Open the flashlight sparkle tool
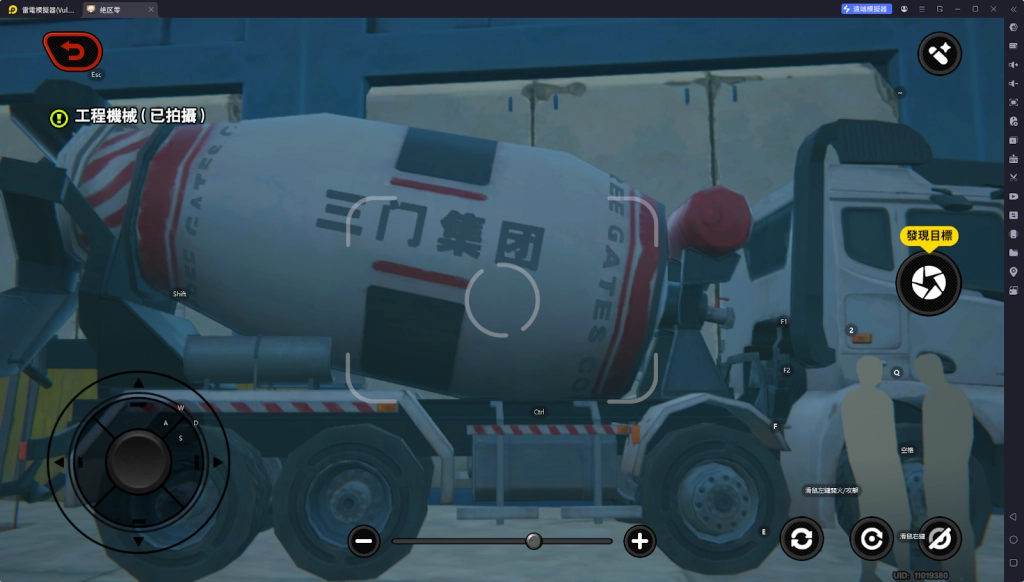 (939, 54)
